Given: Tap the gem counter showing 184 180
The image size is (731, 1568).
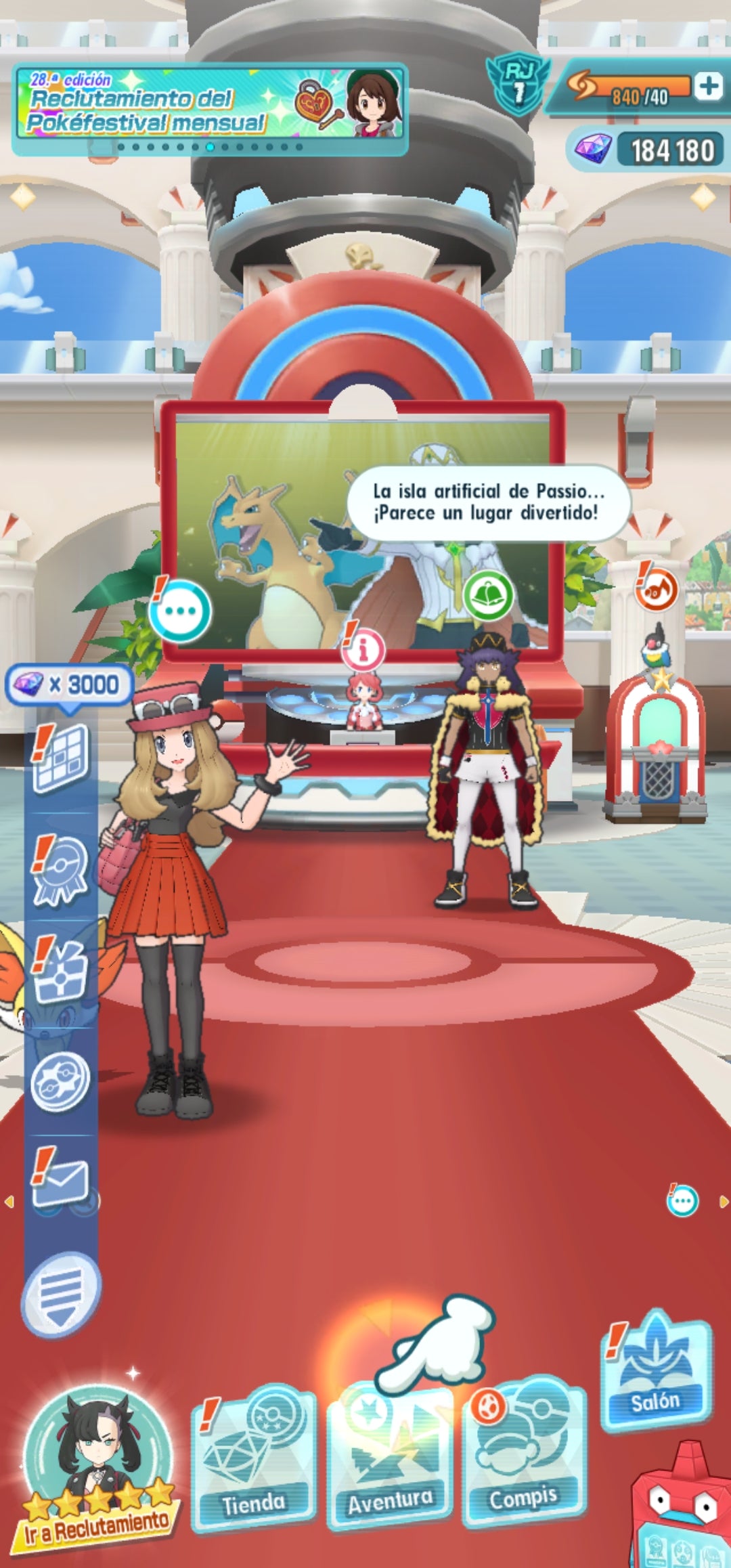Looking at the screenshot, I should [648, 150].
